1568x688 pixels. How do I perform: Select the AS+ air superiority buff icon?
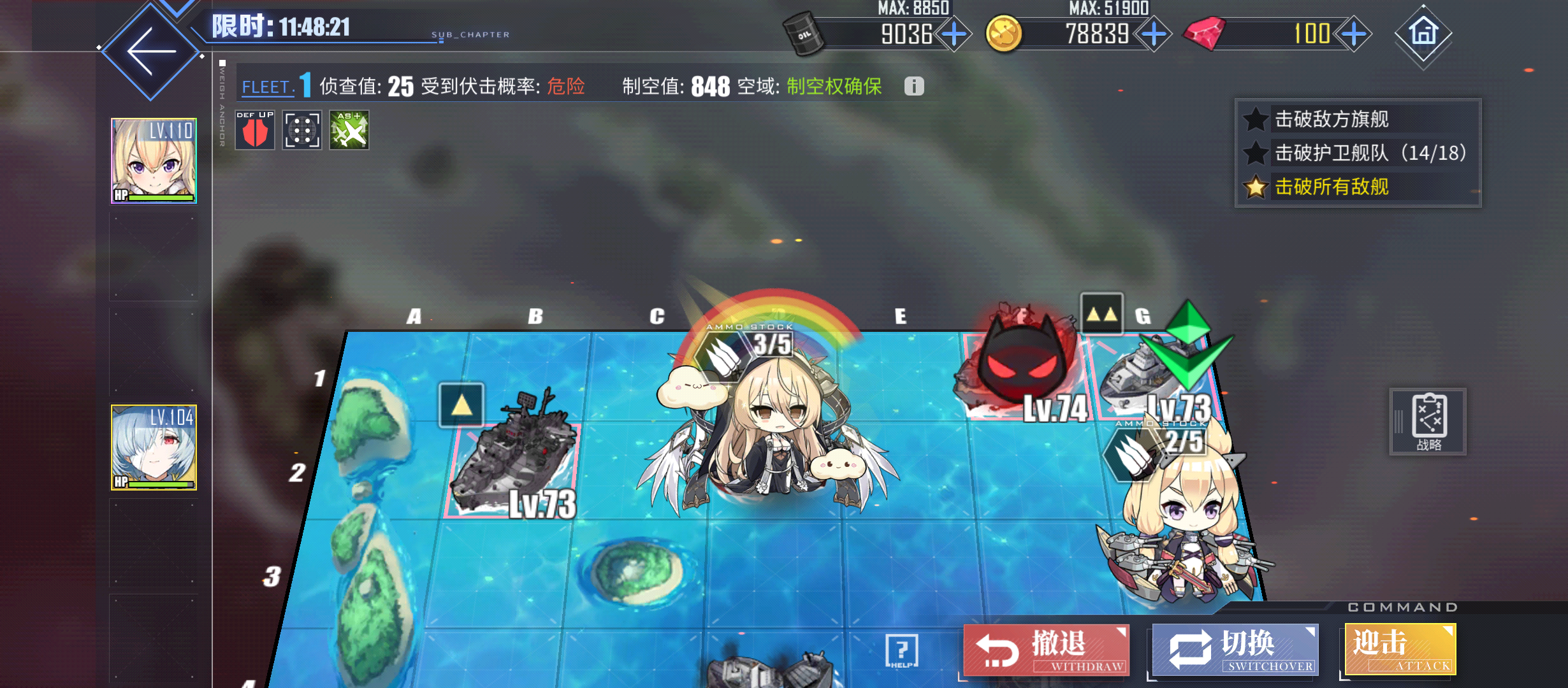pyautogui.click(x=348, y=130)
